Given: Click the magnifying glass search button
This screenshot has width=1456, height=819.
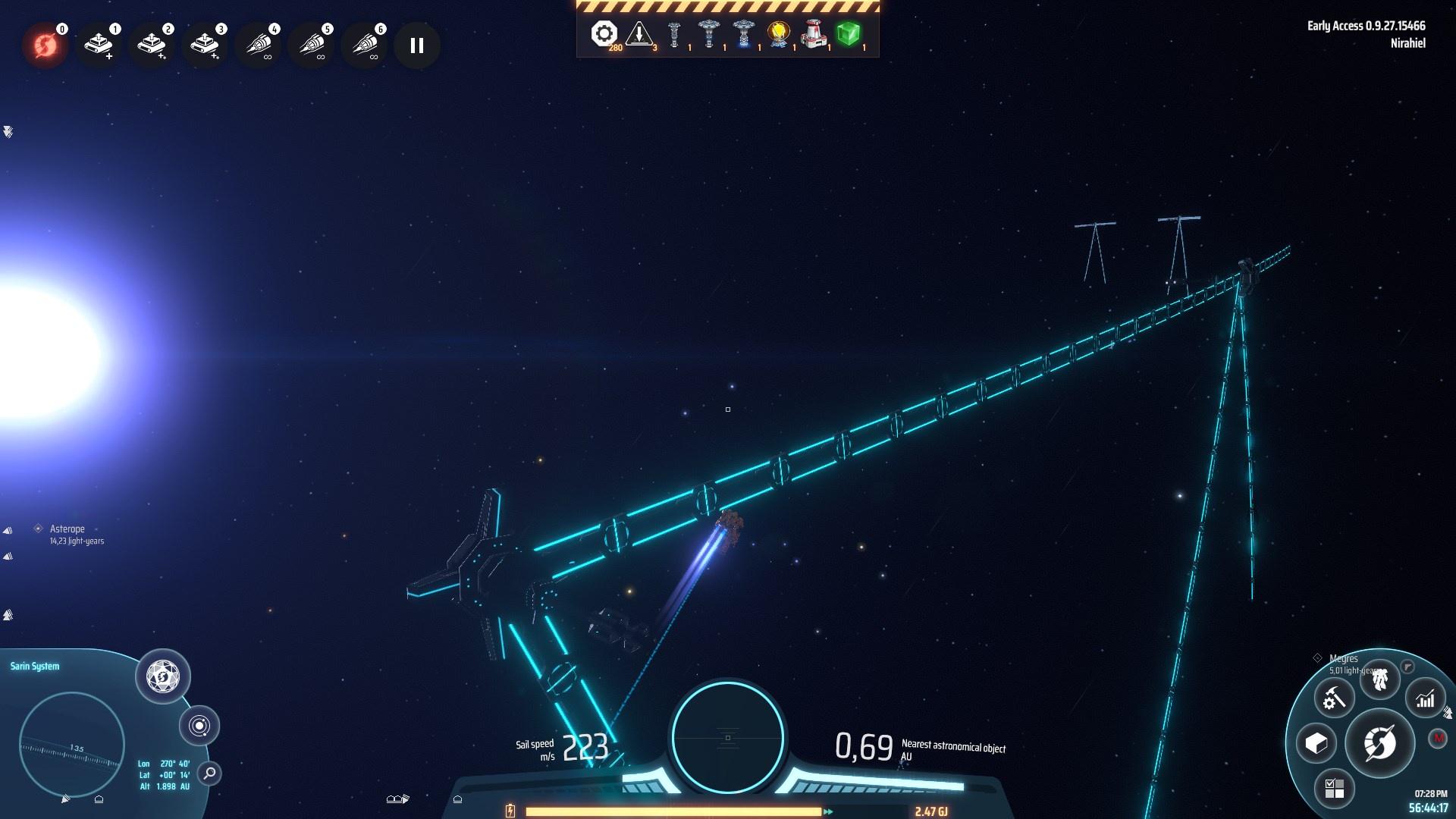Looking at the screenshot, I should [209, 773].
